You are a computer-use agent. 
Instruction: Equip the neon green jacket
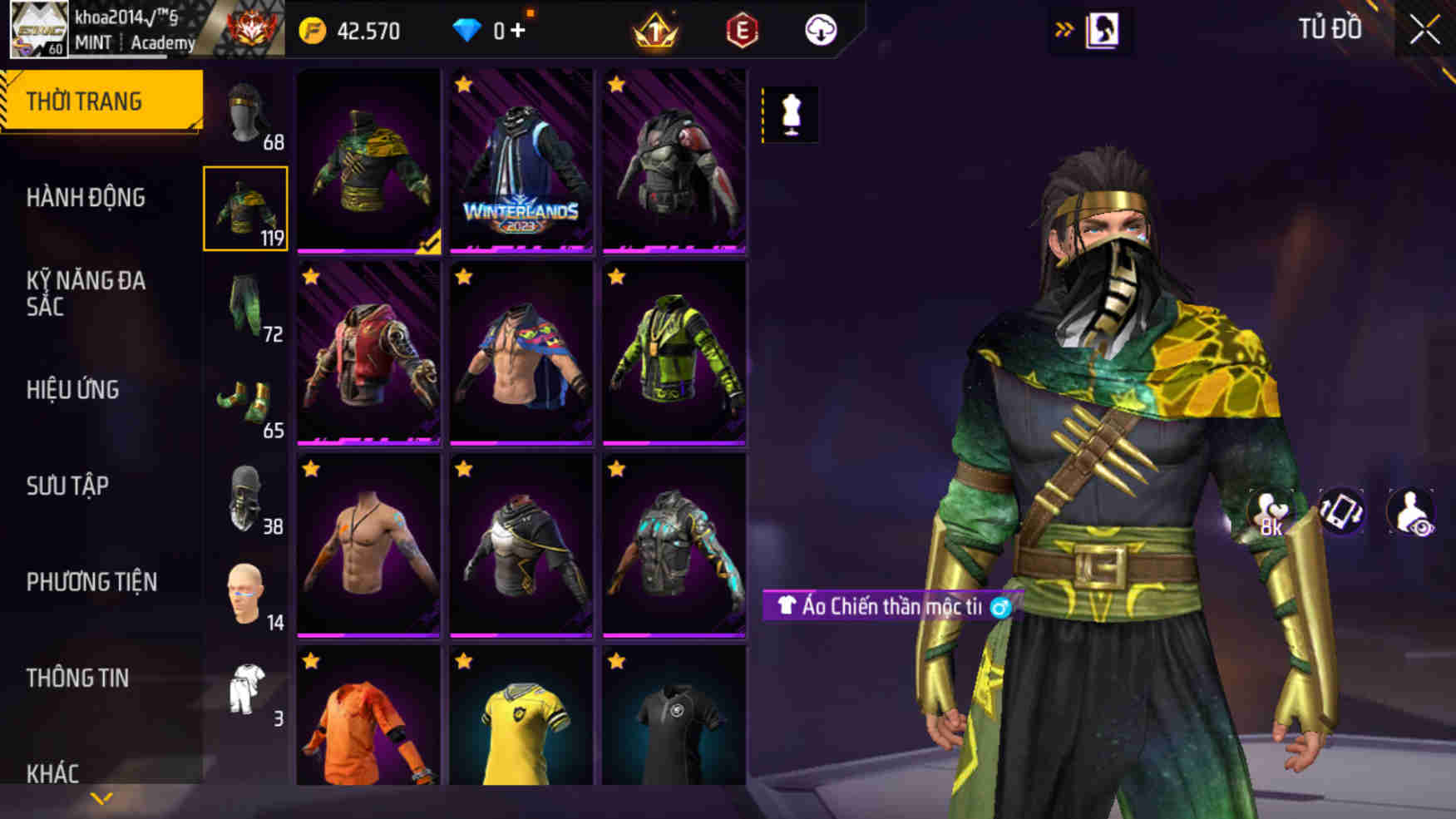tap(674, 353)
